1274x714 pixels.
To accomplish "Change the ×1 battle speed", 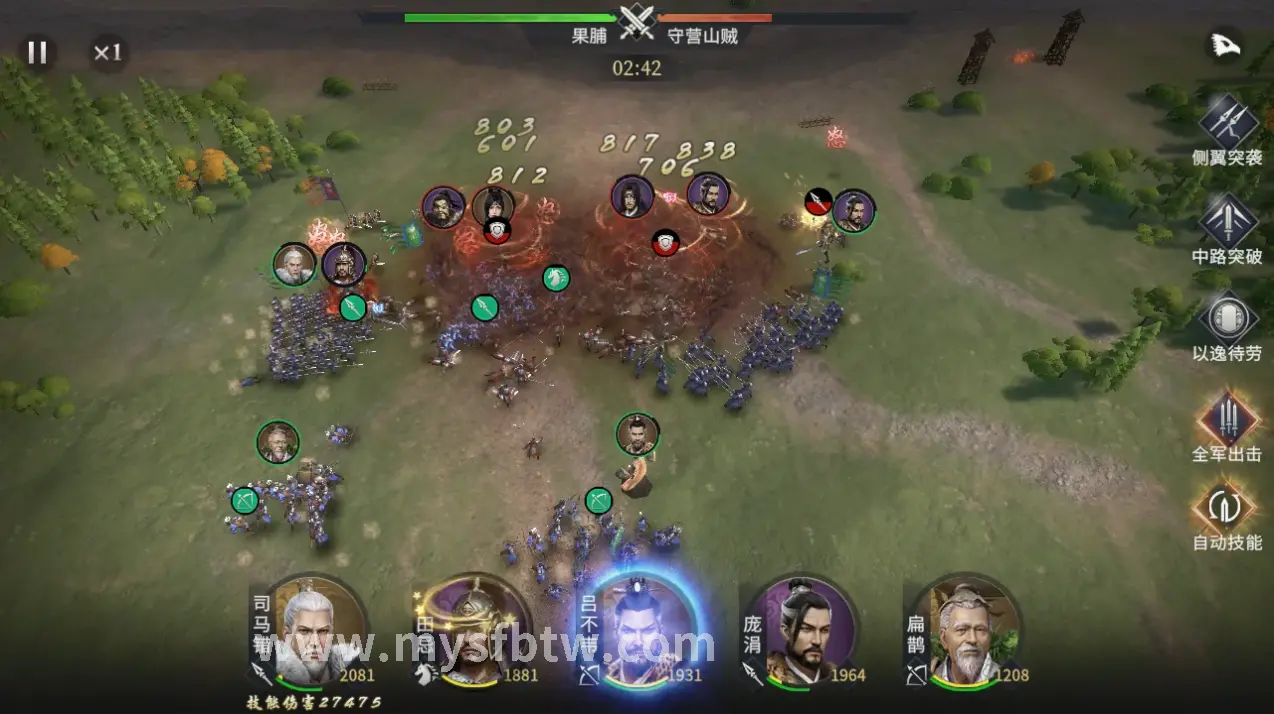I will (x=107, y=52).
